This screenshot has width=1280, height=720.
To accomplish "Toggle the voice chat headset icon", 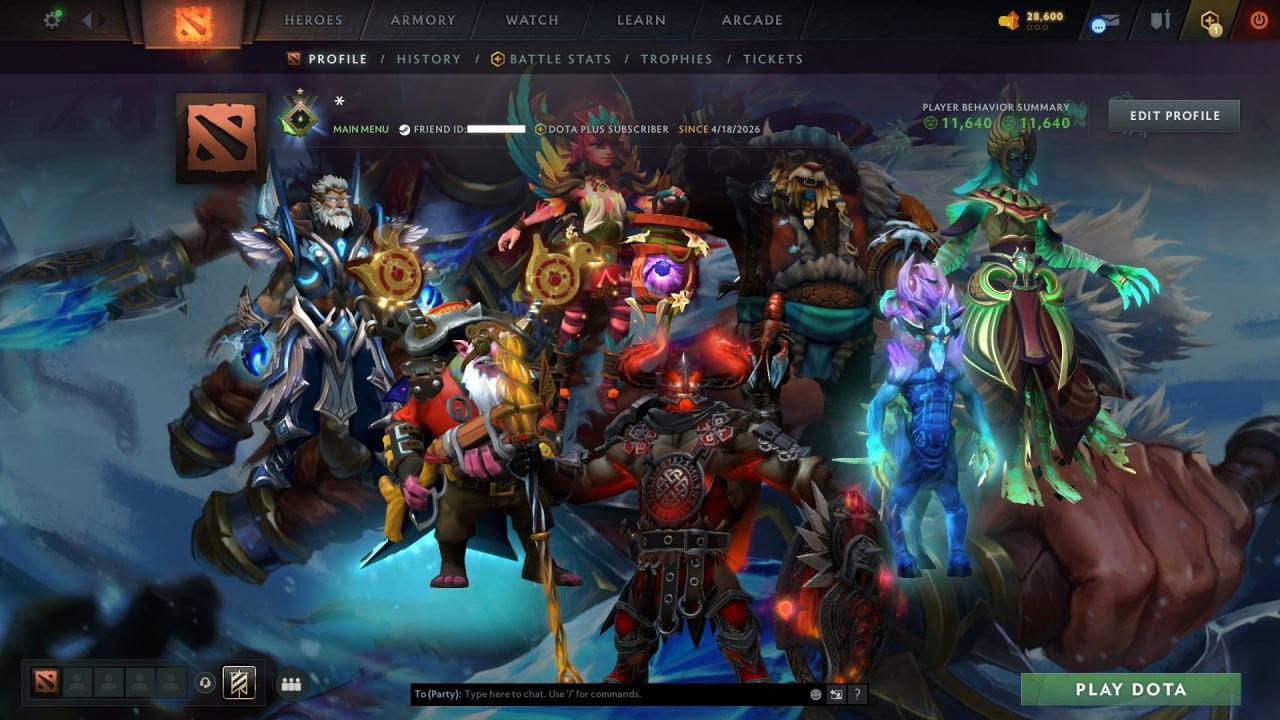I will pos(204,683).
